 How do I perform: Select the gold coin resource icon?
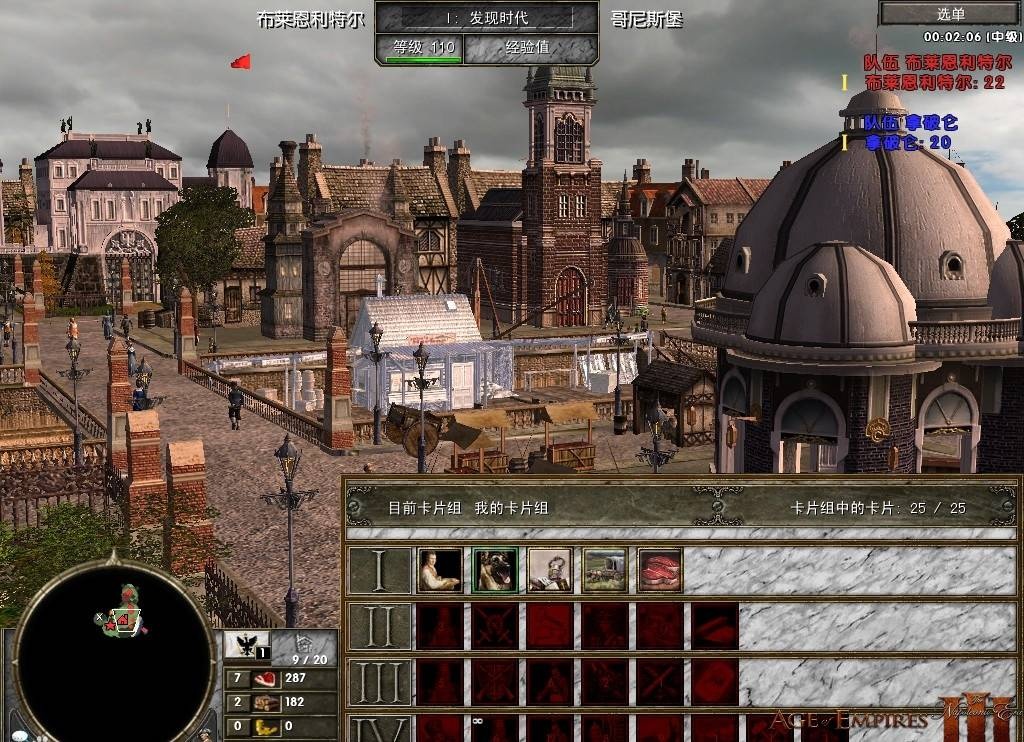tap(266, 726)
